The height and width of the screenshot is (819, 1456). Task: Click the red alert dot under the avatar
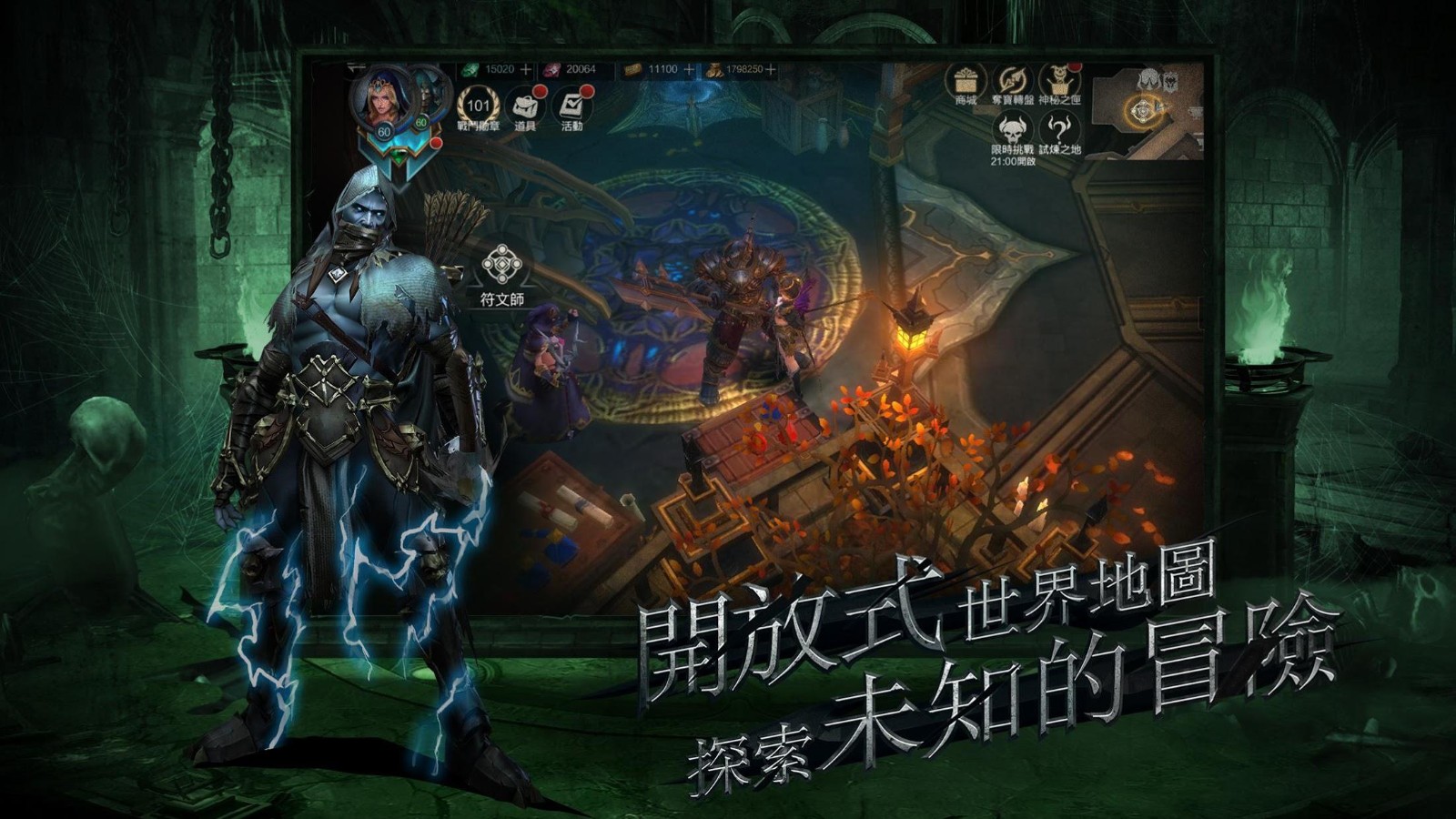coord(436,144)
